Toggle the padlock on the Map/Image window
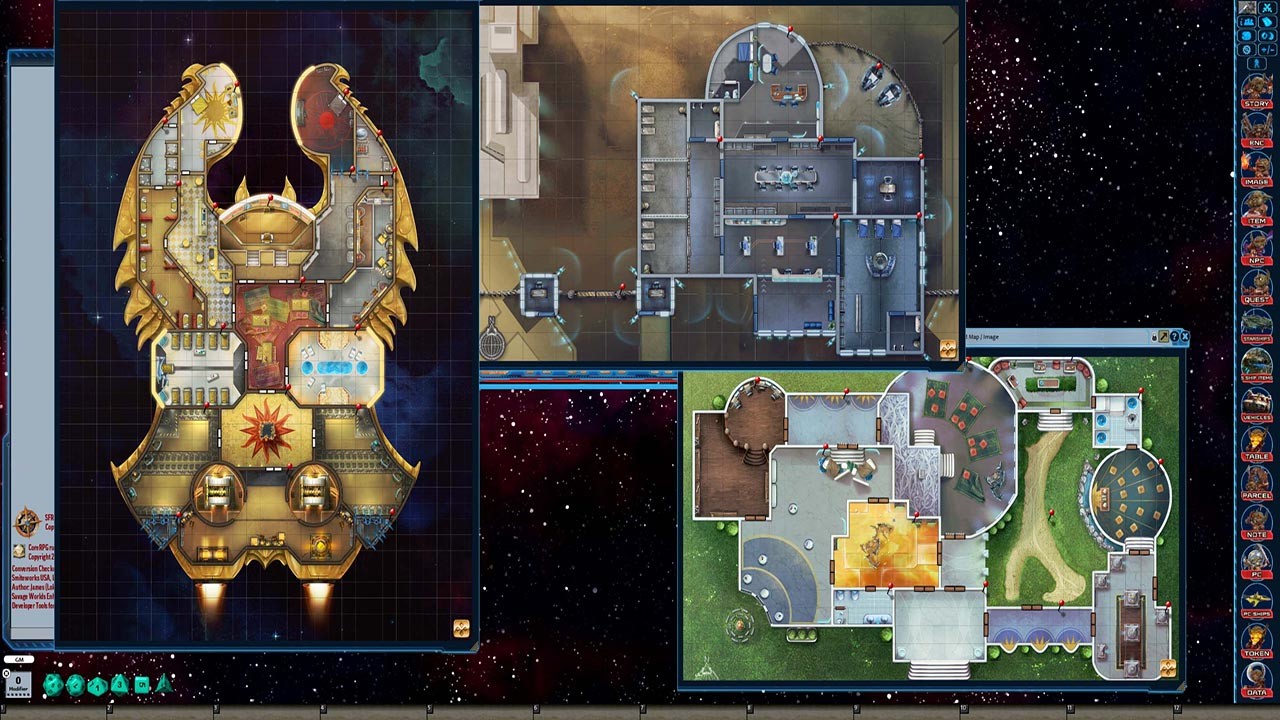Screen dimensions: 1280x720 click(1154, 336)
